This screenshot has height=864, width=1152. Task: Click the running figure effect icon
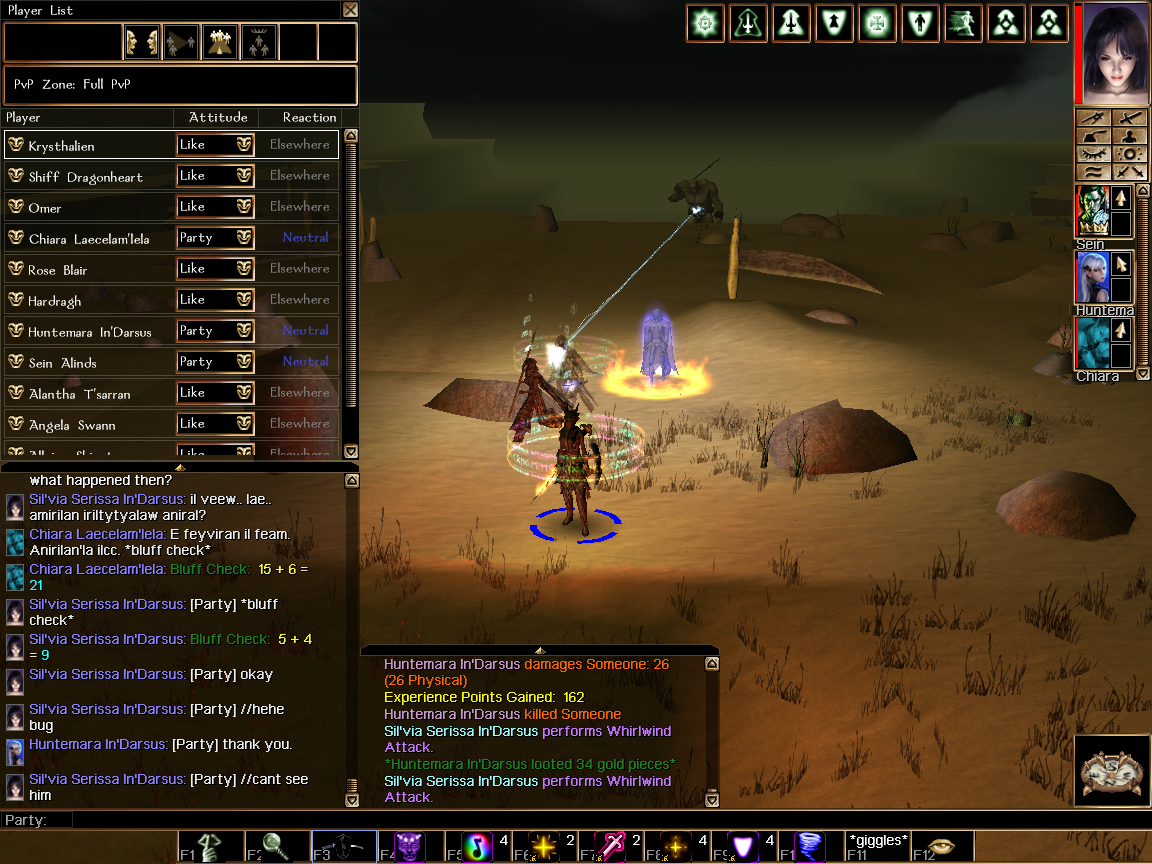tap(962, 23)
